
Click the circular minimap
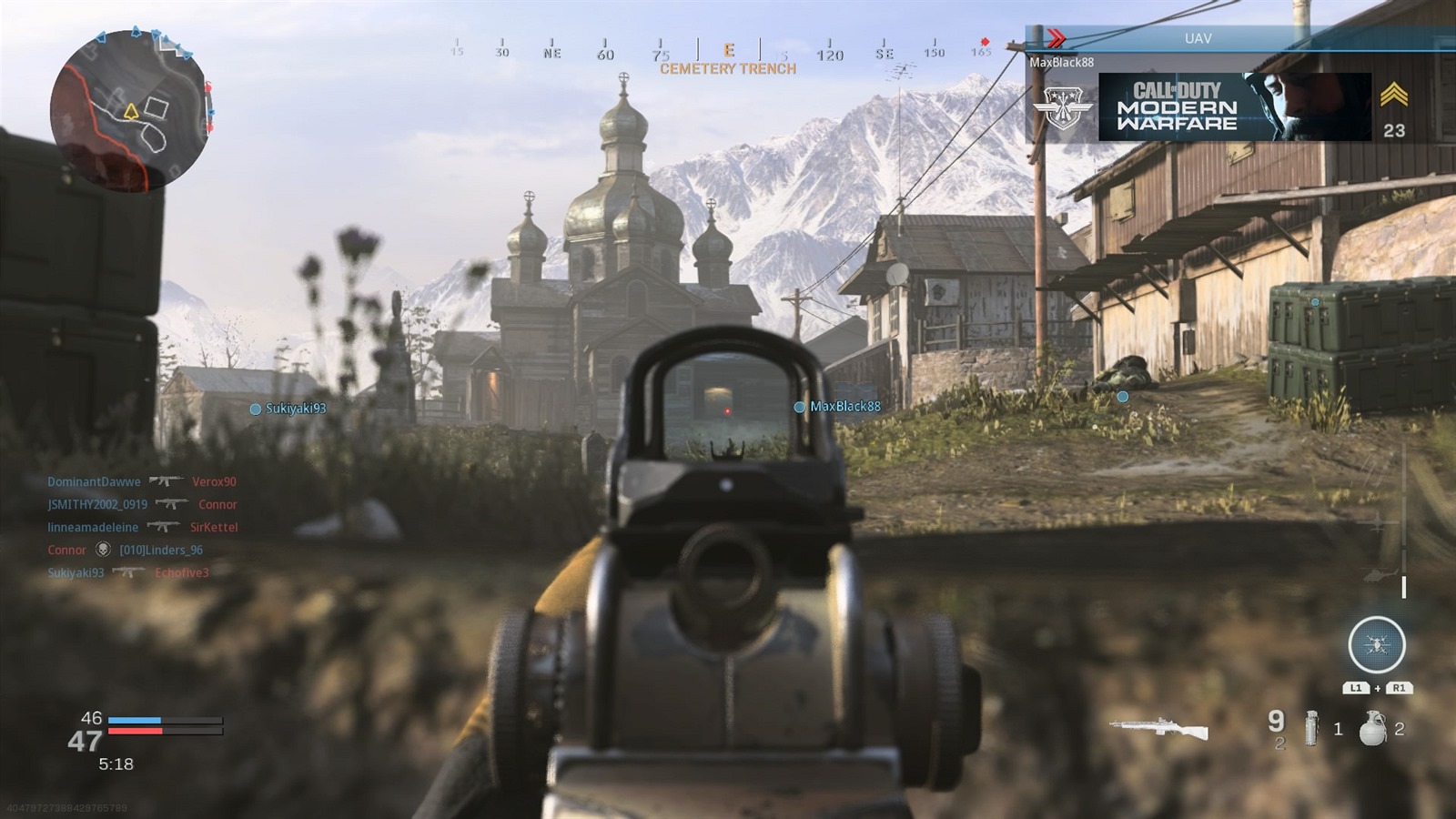click(x=130, y=111)
